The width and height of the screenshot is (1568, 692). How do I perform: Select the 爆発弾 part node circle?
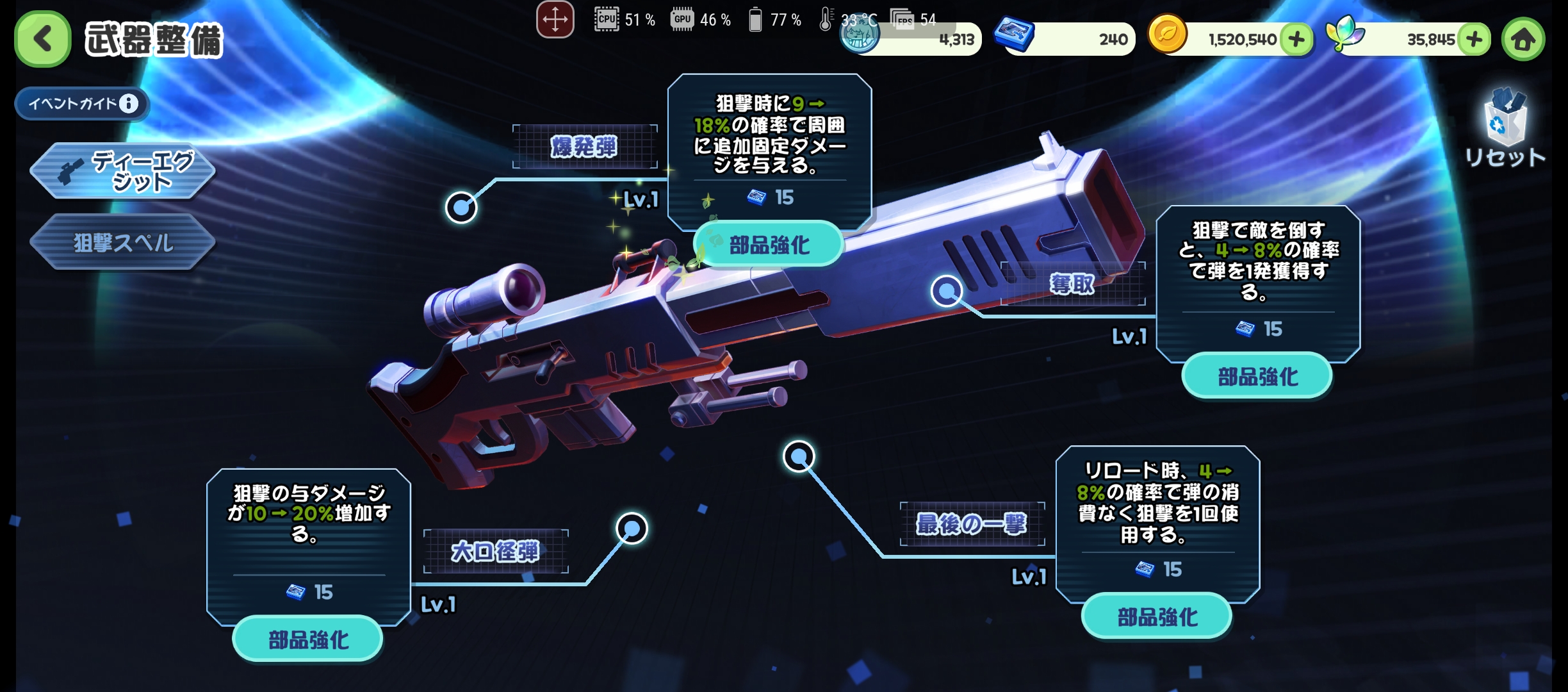[x=461, y=207]
